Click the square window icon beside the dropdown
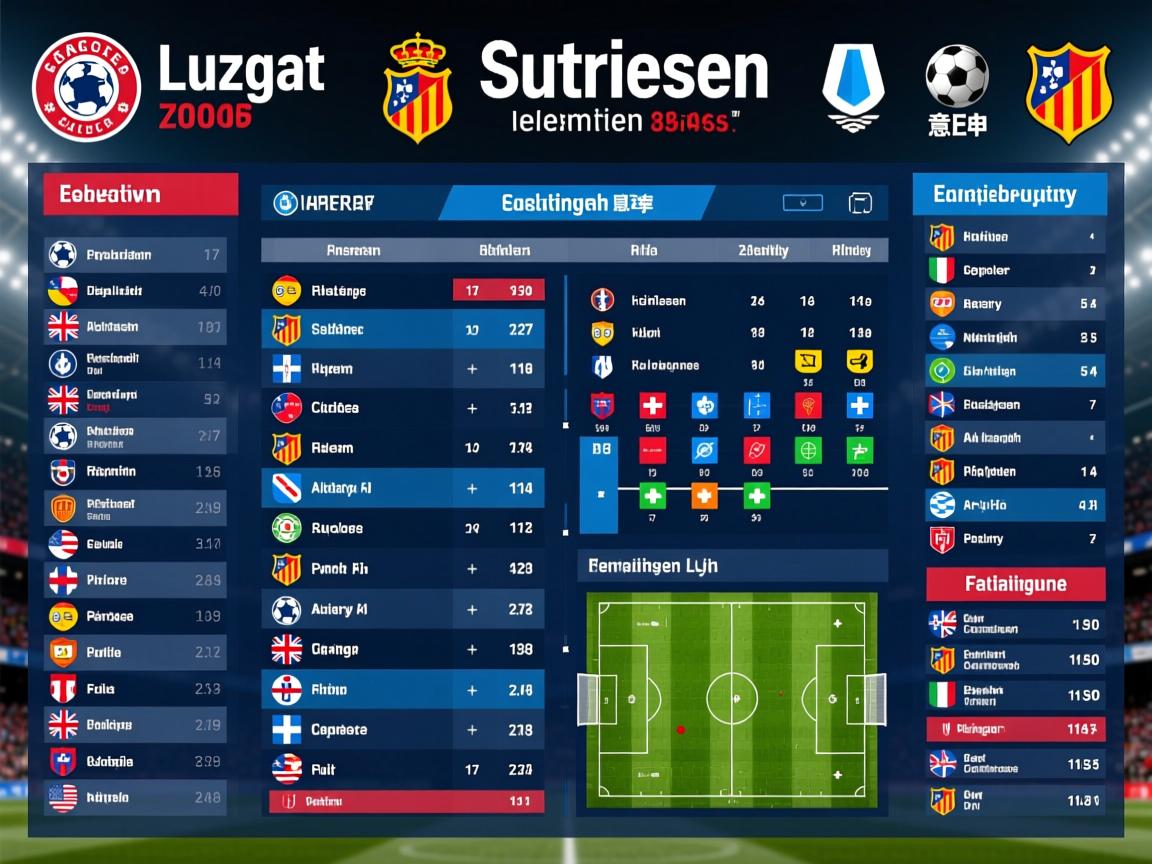The width and height of the screenshot is (1152, 864). point(859,203)
